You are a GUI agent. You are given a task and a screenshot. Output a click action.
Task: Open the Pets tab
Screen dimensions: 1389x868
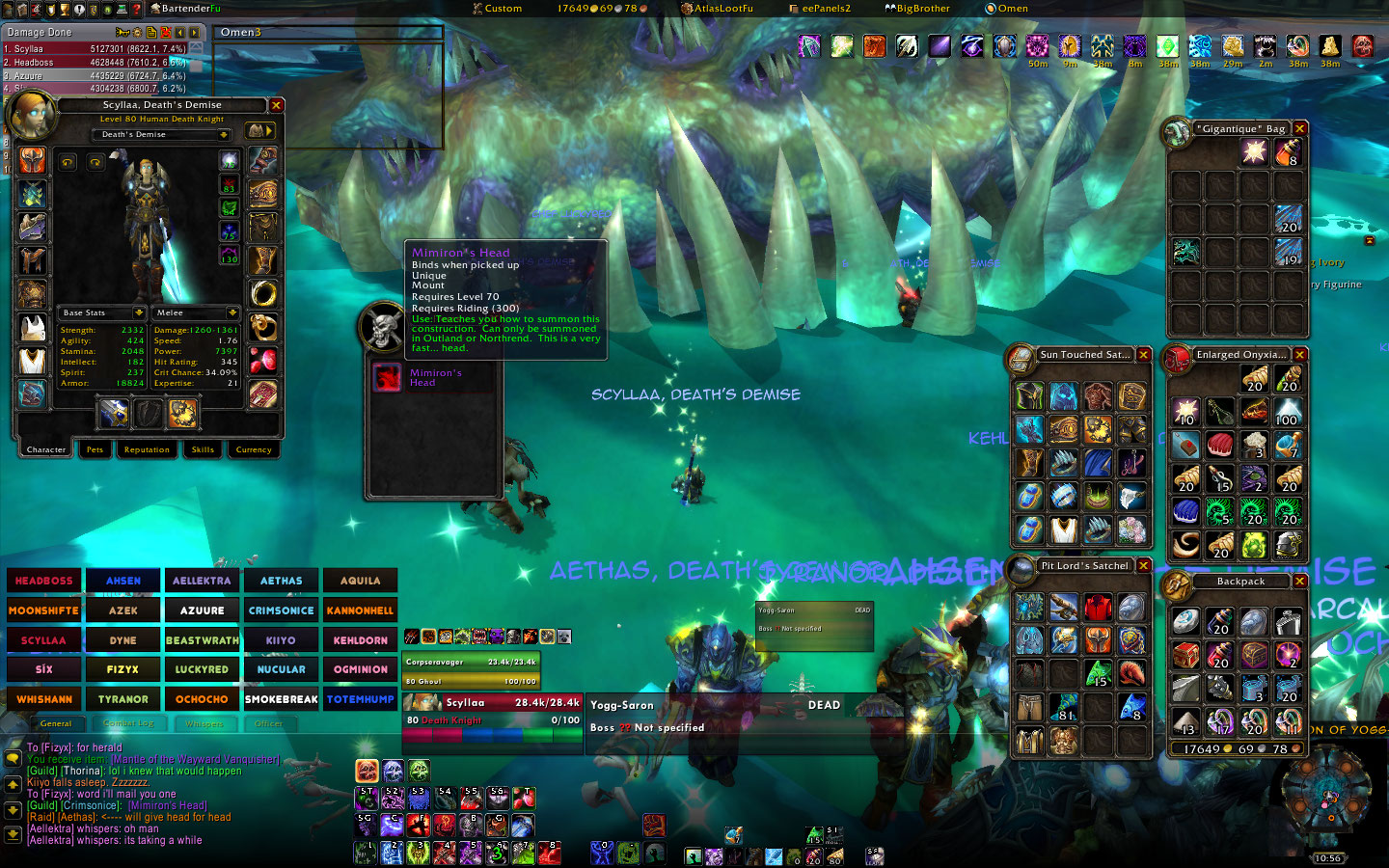[x=95, y=449]
